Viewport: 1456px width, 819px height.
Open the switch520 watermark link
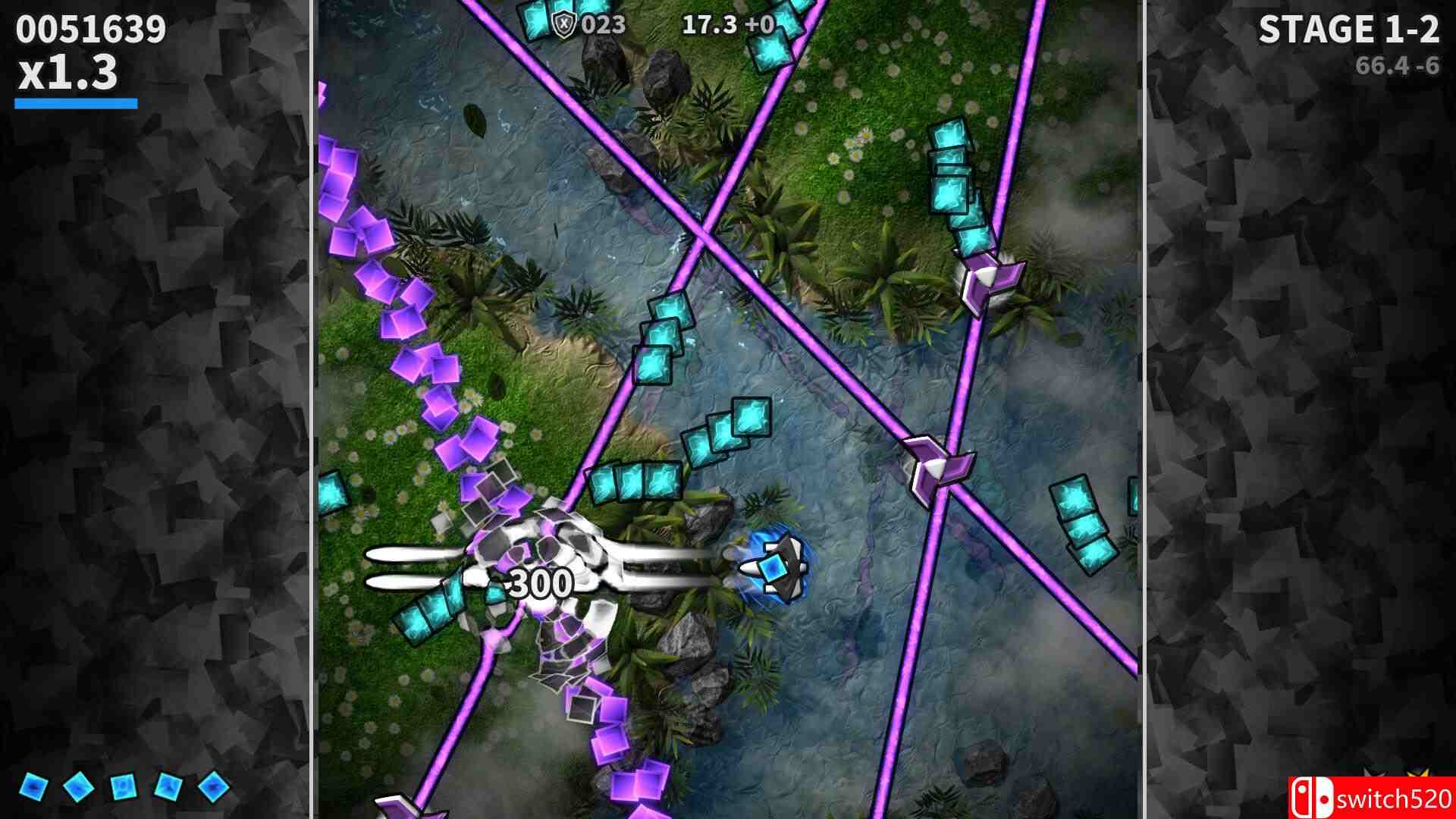1395,798
